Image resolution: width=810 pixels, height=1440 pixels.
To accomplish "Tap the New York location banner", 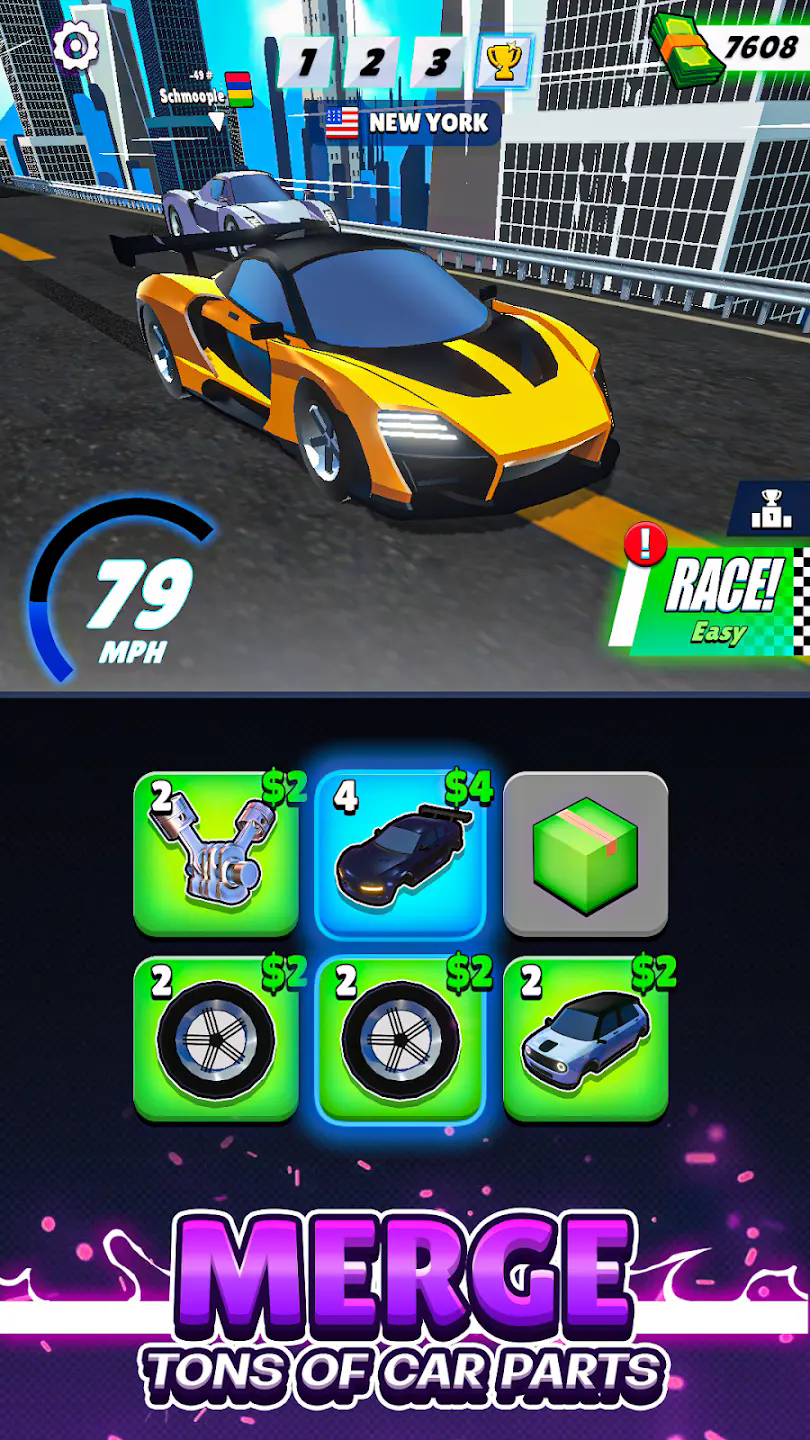I will click(407, 123).
